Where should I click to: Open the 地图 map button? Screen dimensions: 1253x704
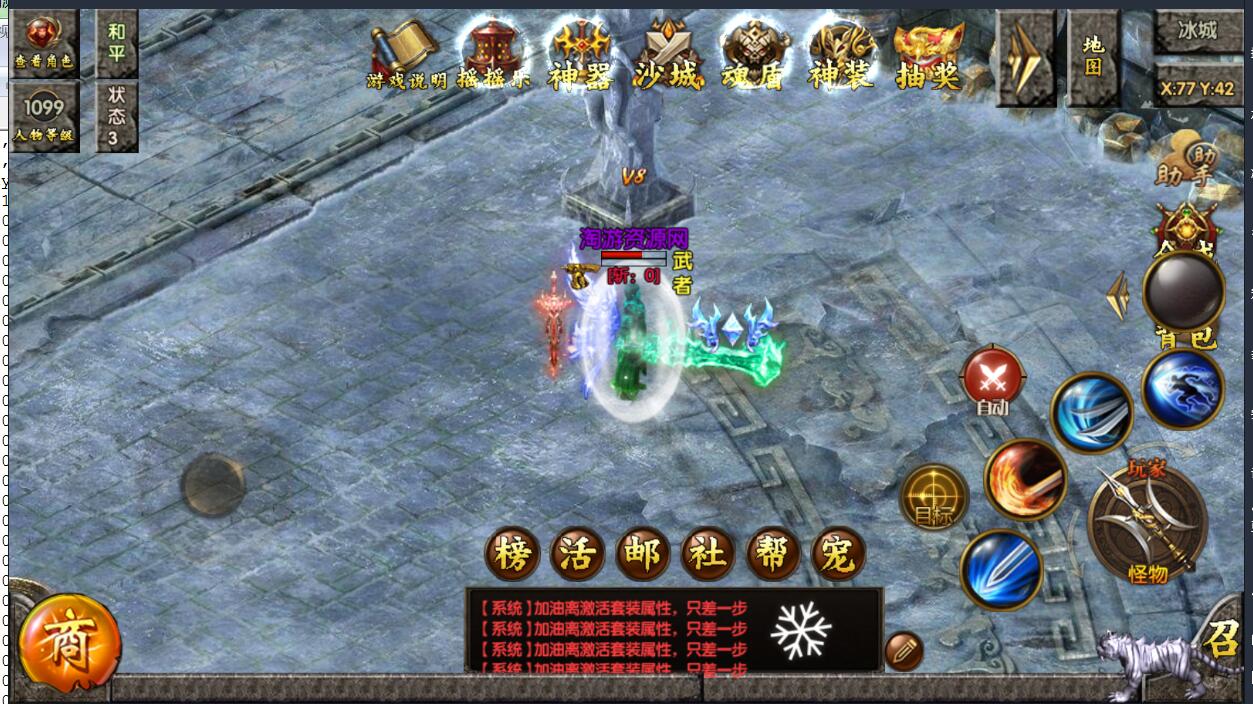(x=1094, y=57)
